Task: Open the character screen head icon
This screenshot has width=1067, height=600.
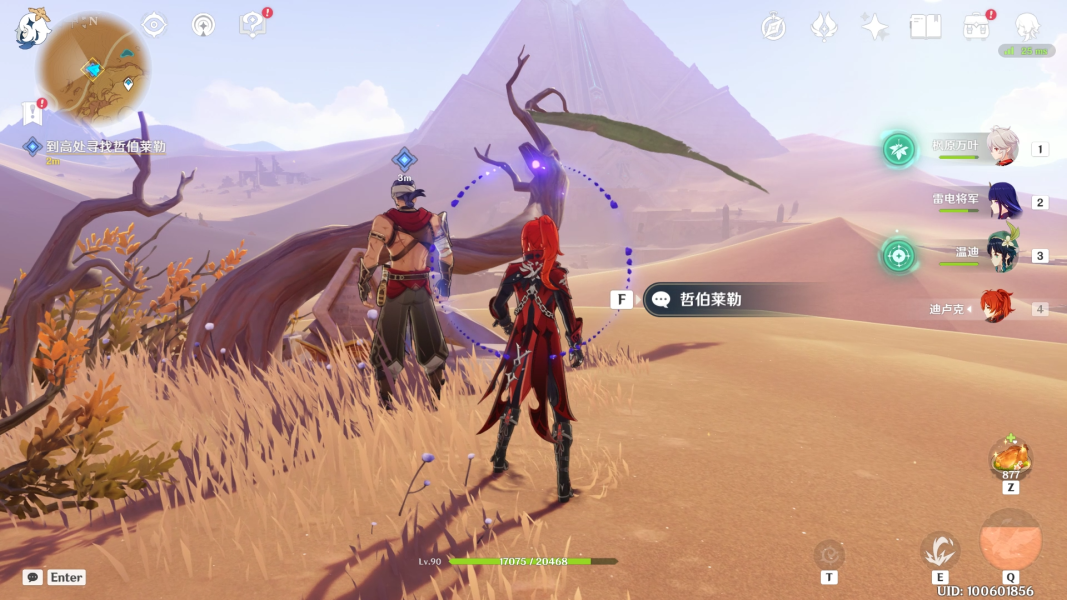Action: 1027,27
